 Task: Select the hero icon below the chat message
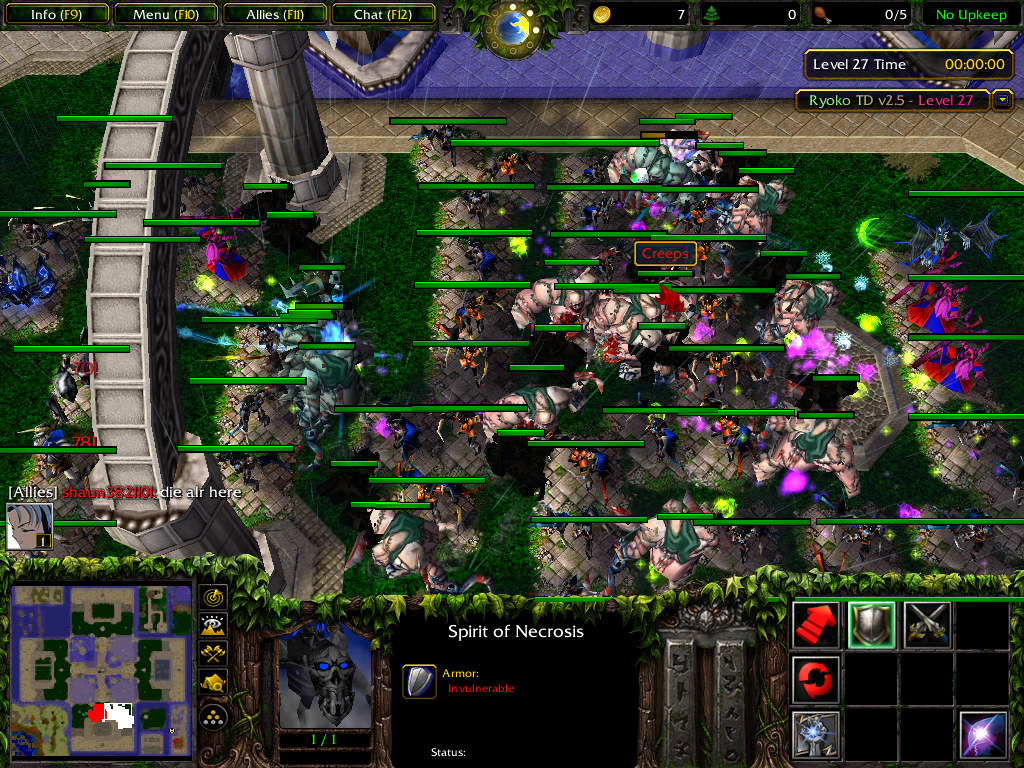pos(30,527)
